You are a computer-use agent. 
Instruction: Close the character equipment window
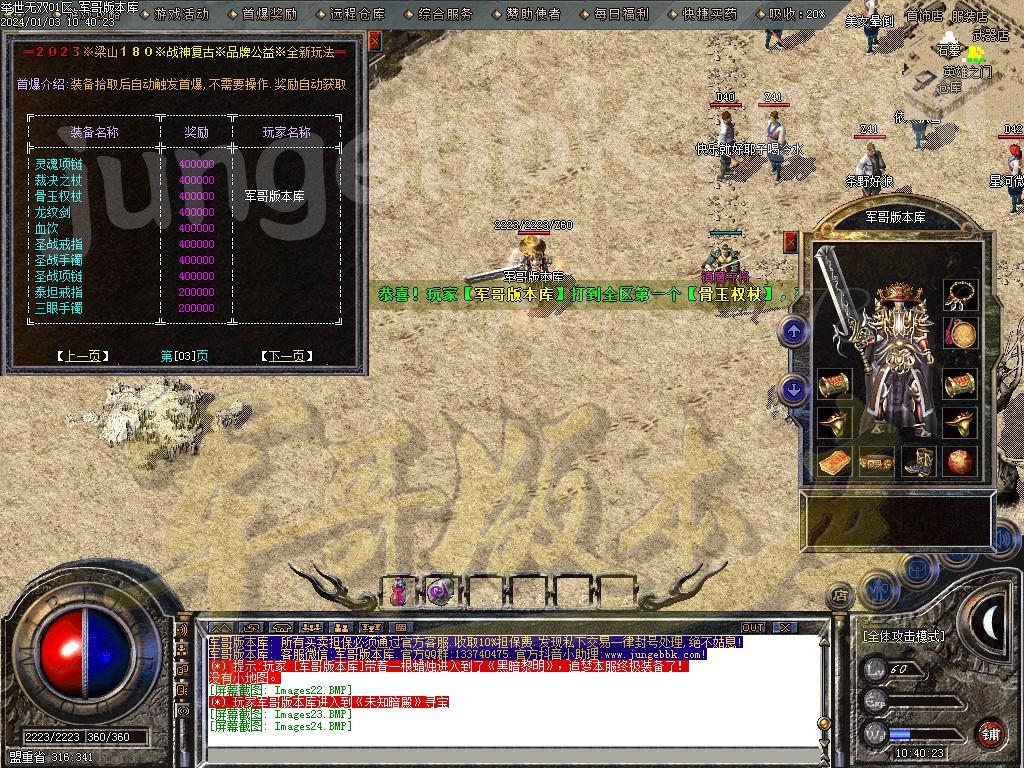[791, 242]
